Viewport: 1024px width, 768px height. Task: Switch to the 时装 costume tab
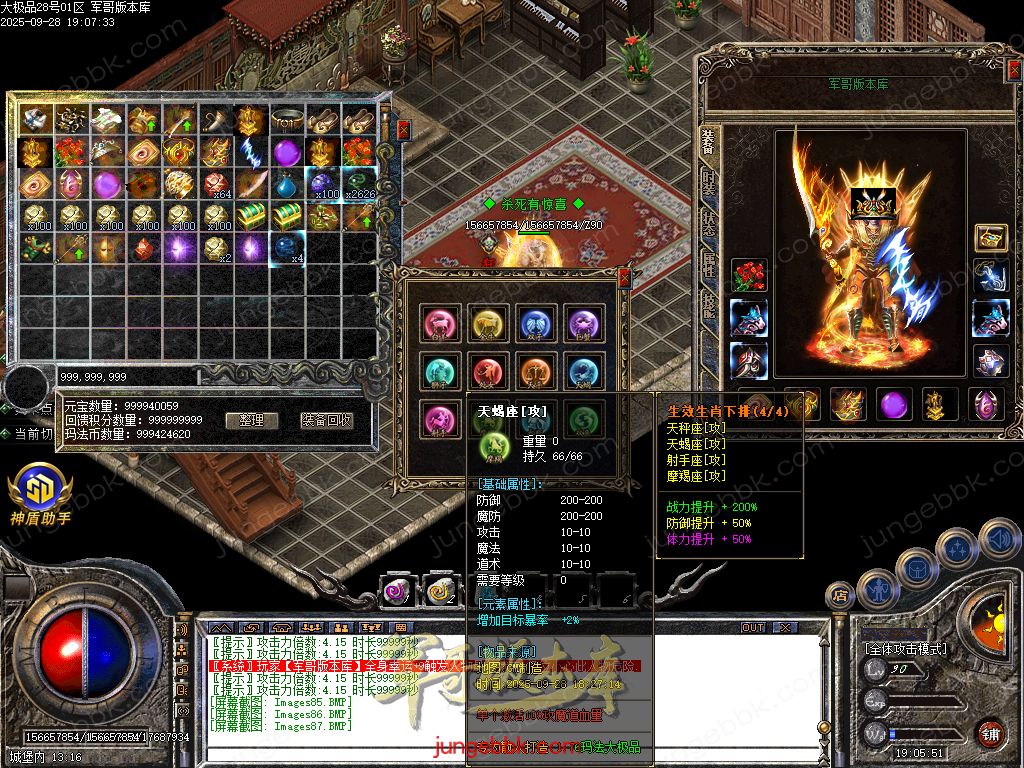pos(708,184)
